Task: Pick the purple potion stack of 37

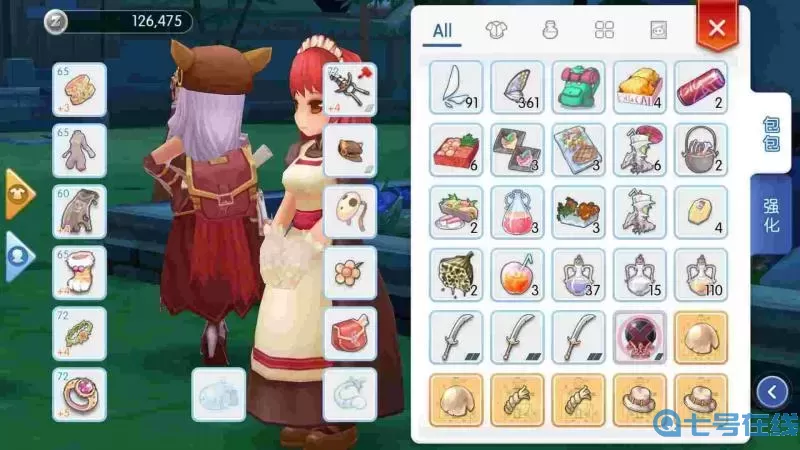Action: [579, 274]
